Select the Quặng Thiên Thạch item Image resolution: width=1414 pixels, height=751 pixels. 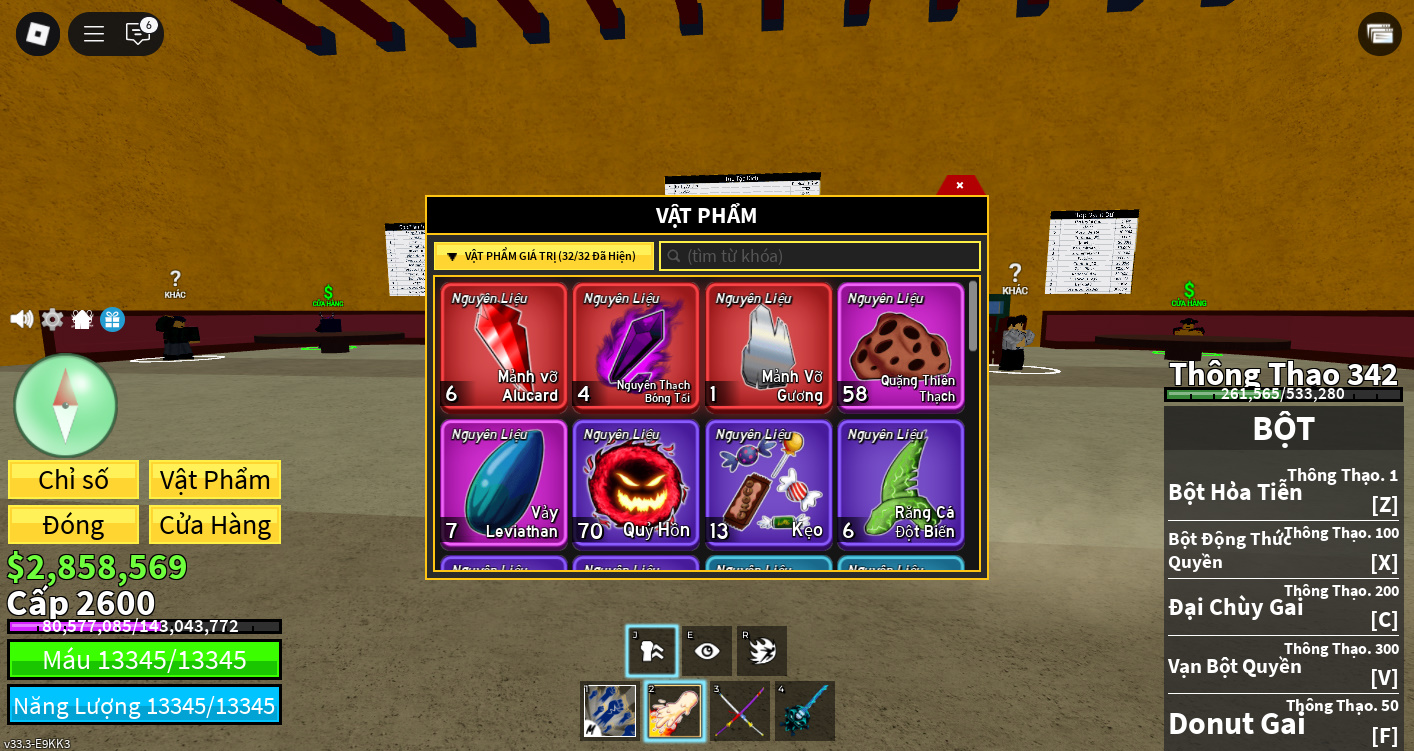(900, 346)
